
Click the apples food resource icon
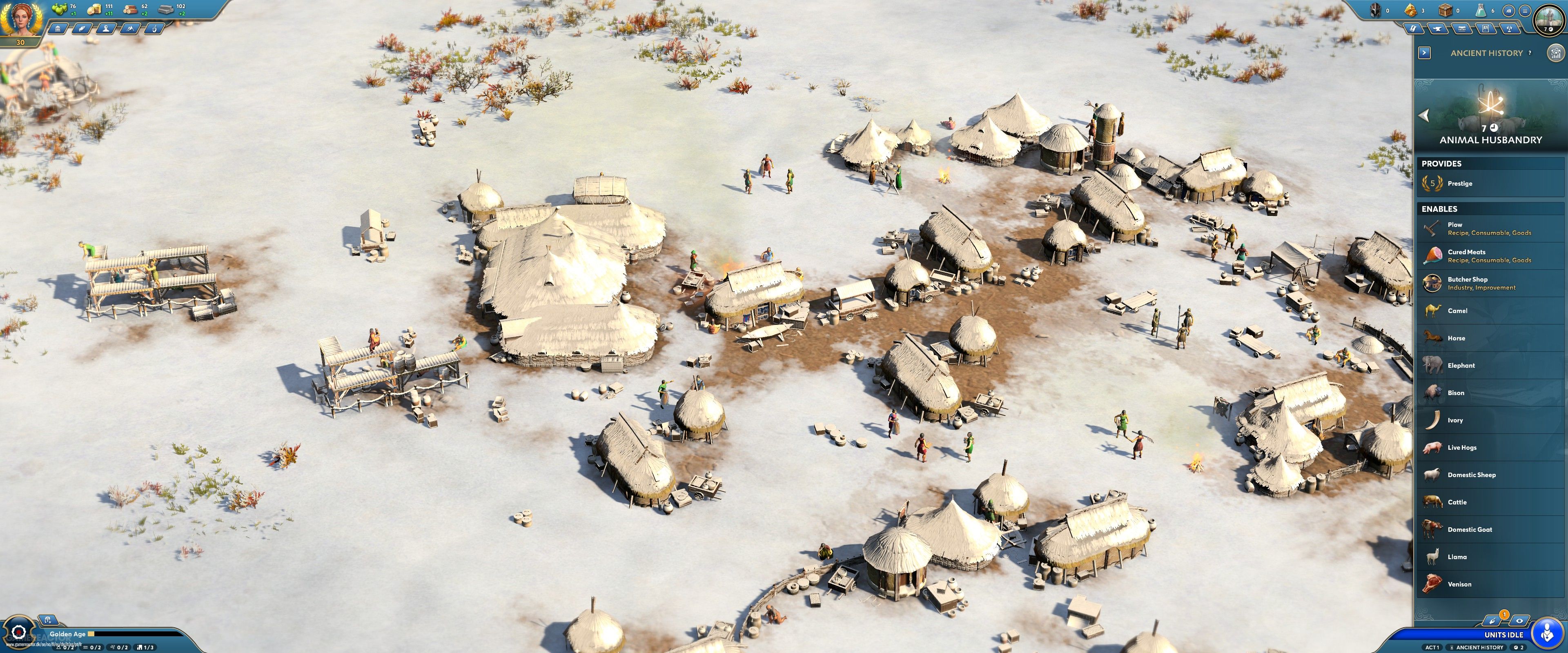click(60, 9)
